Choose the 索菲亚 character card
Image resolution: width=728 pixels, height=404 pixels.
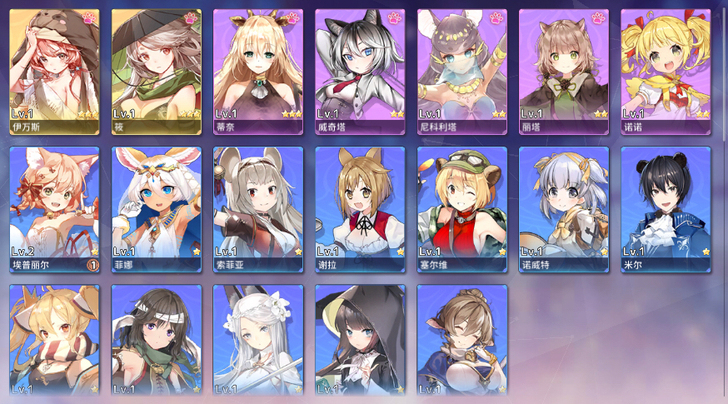click(x=258, y=208)
